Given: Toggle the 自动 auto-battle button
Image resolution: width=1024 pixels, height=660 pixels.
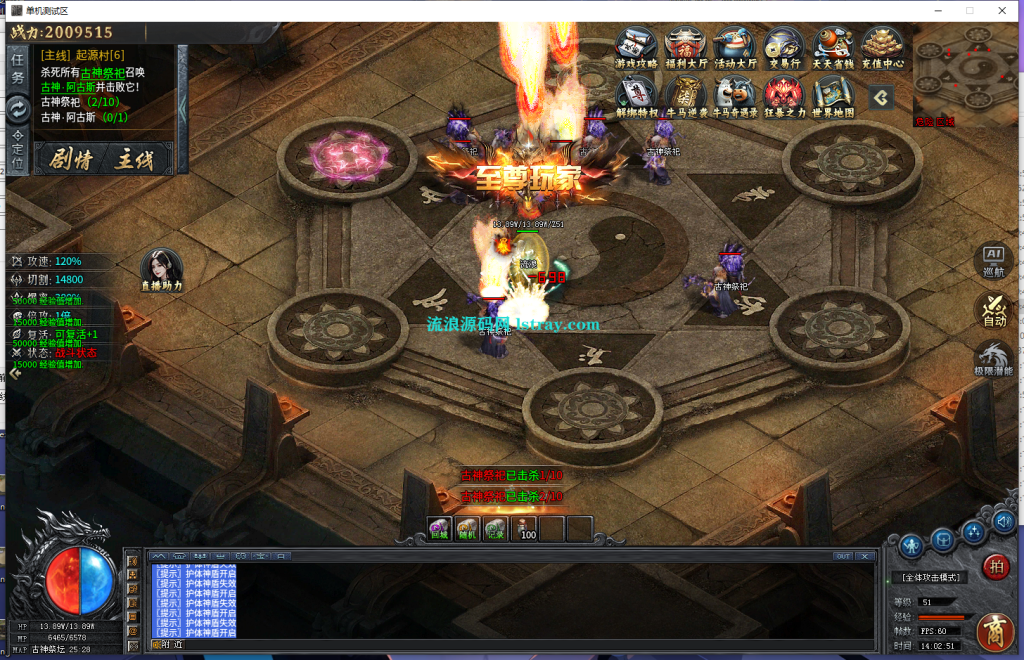Looking at the screenshot, I should pos(994,309).
